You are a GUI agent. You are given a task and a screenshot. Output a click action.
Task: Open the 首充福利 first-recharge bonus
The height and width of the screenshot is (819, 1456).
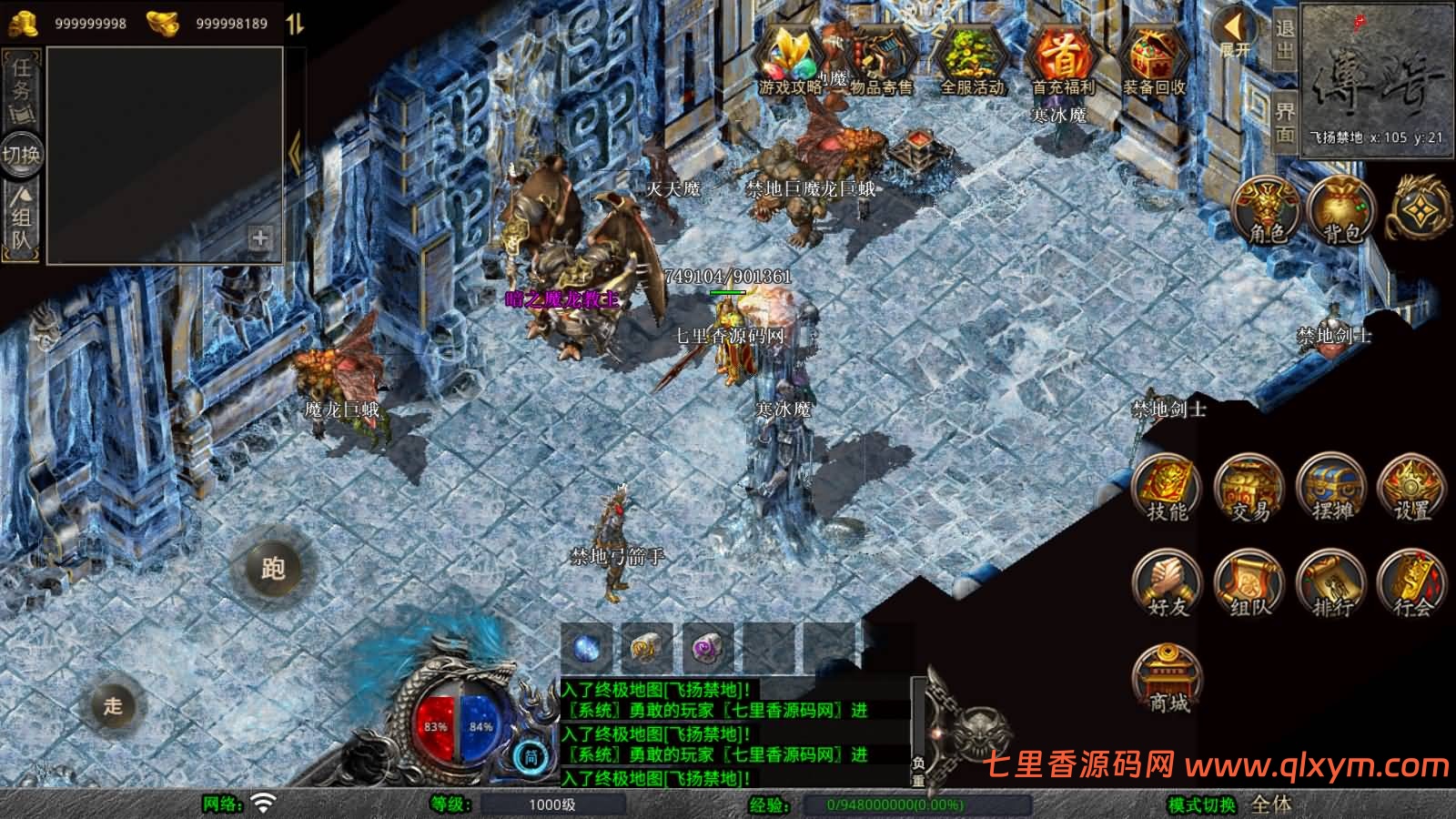pos(1063,59)
